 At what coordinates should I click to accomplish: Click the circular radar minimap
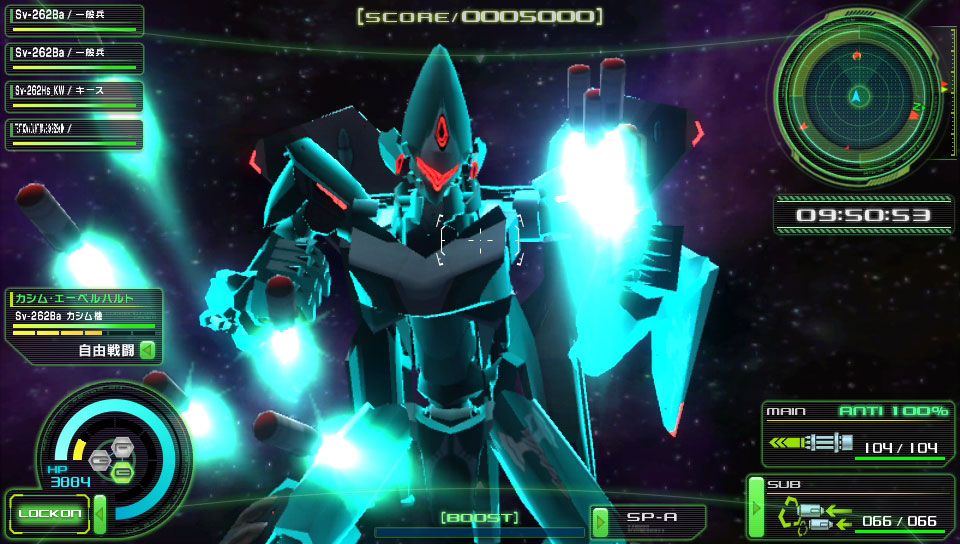(856, 97)
